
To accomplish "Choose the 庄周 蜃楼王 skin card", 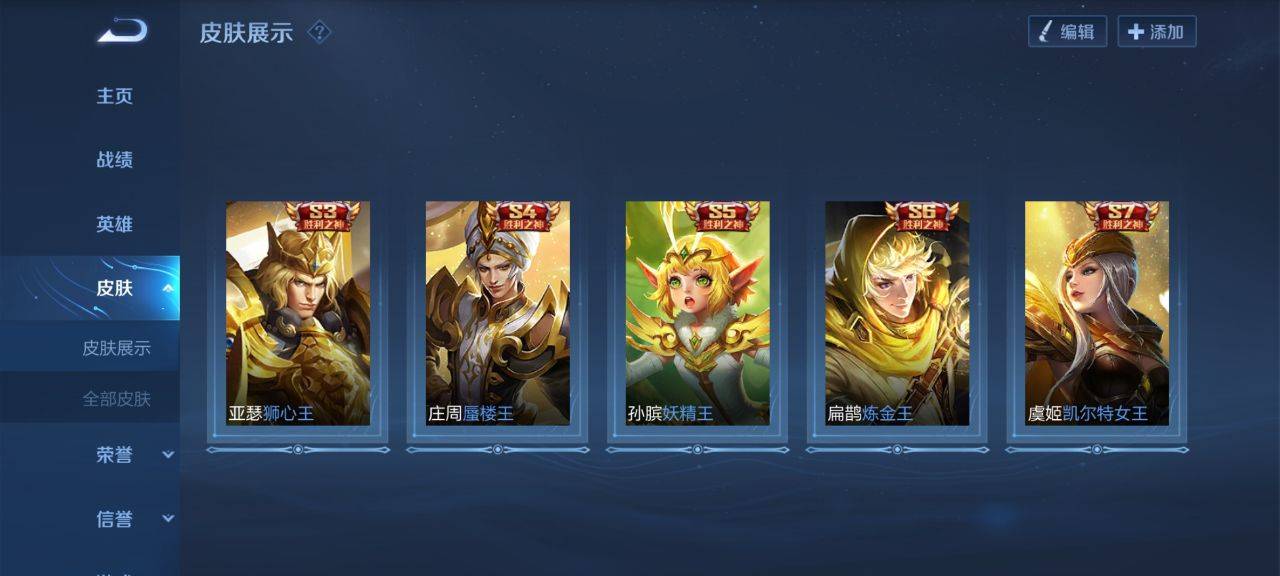I will [x=498, y=314].
